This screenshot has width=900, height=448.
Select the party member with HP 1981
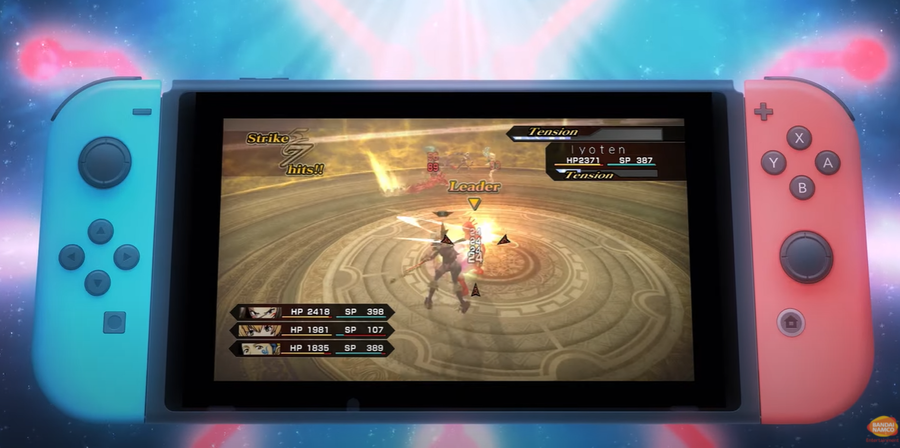click(312, 330)
